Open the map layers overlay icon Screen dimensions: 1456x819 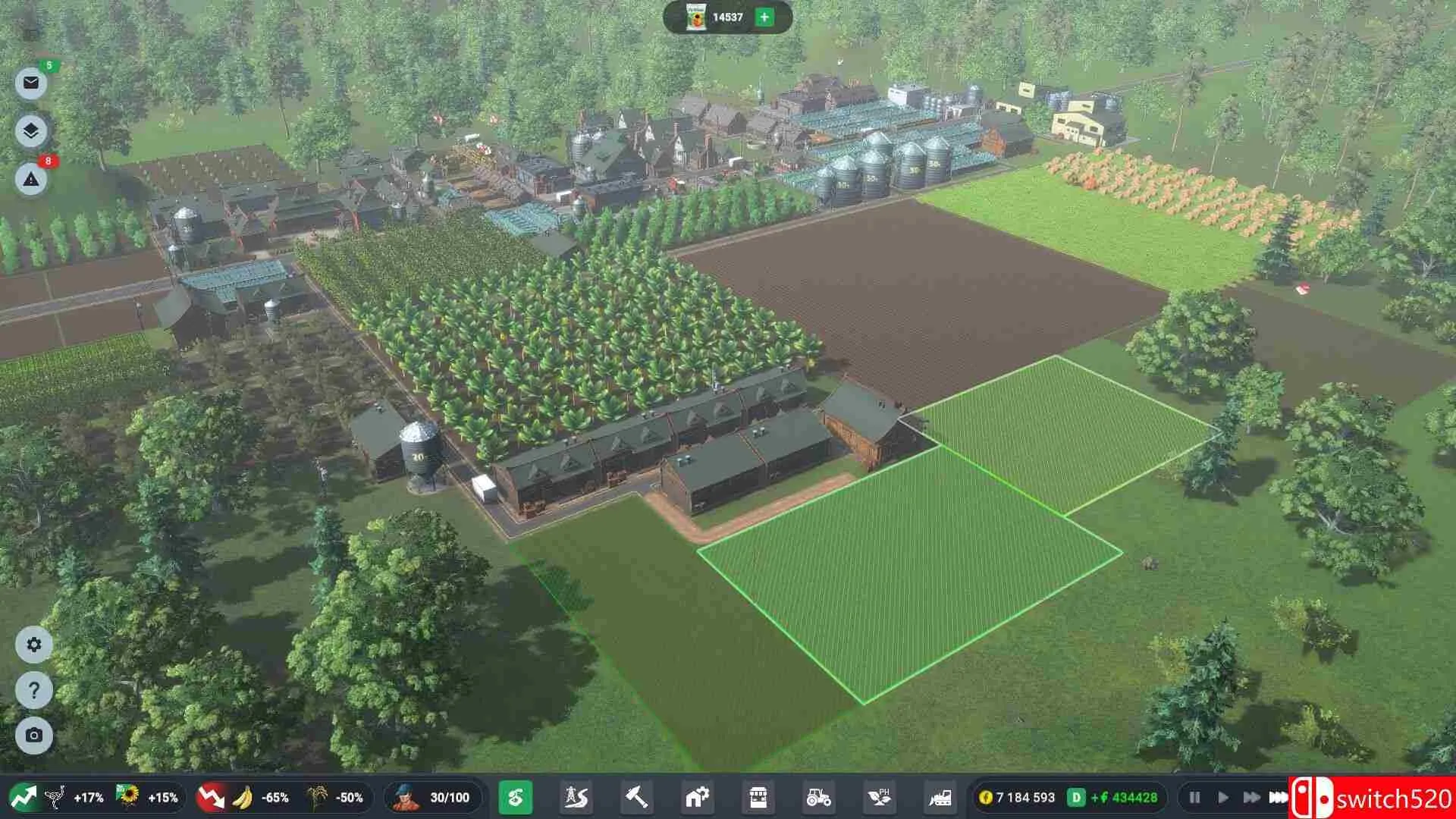click(x=30, y=130)
